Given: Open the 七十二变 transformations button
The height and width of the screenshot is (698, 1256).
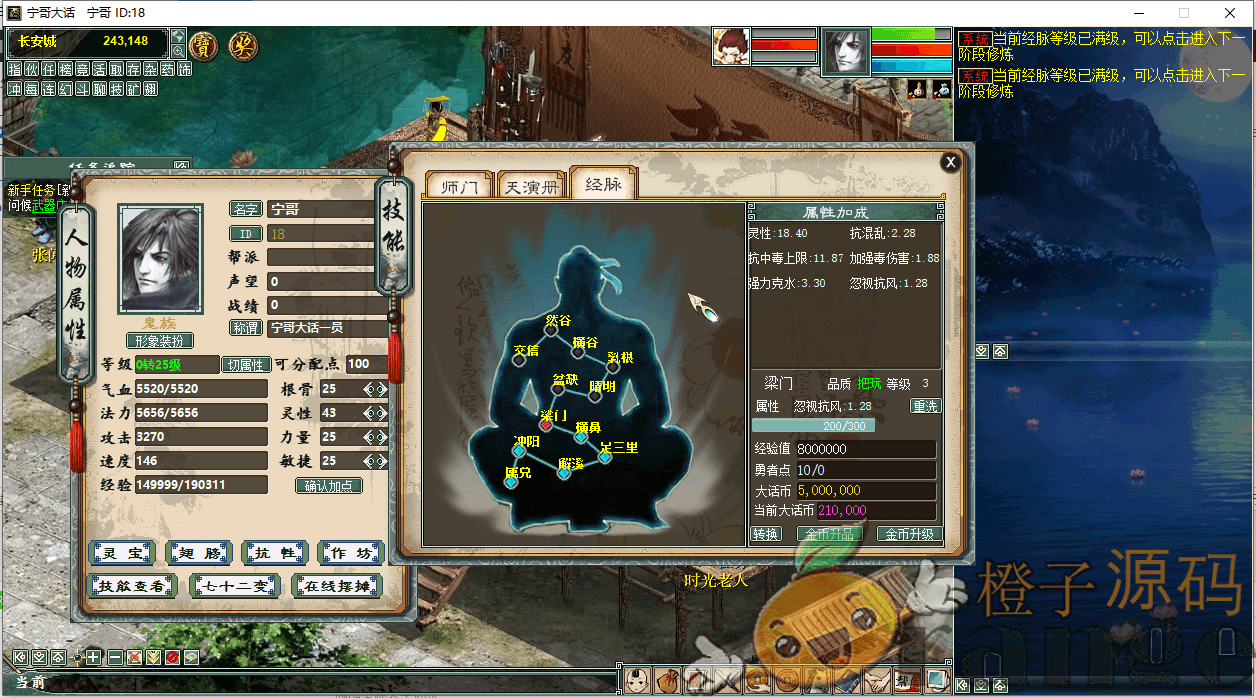Looking at the screenshot, I should [x=235, y=586].
